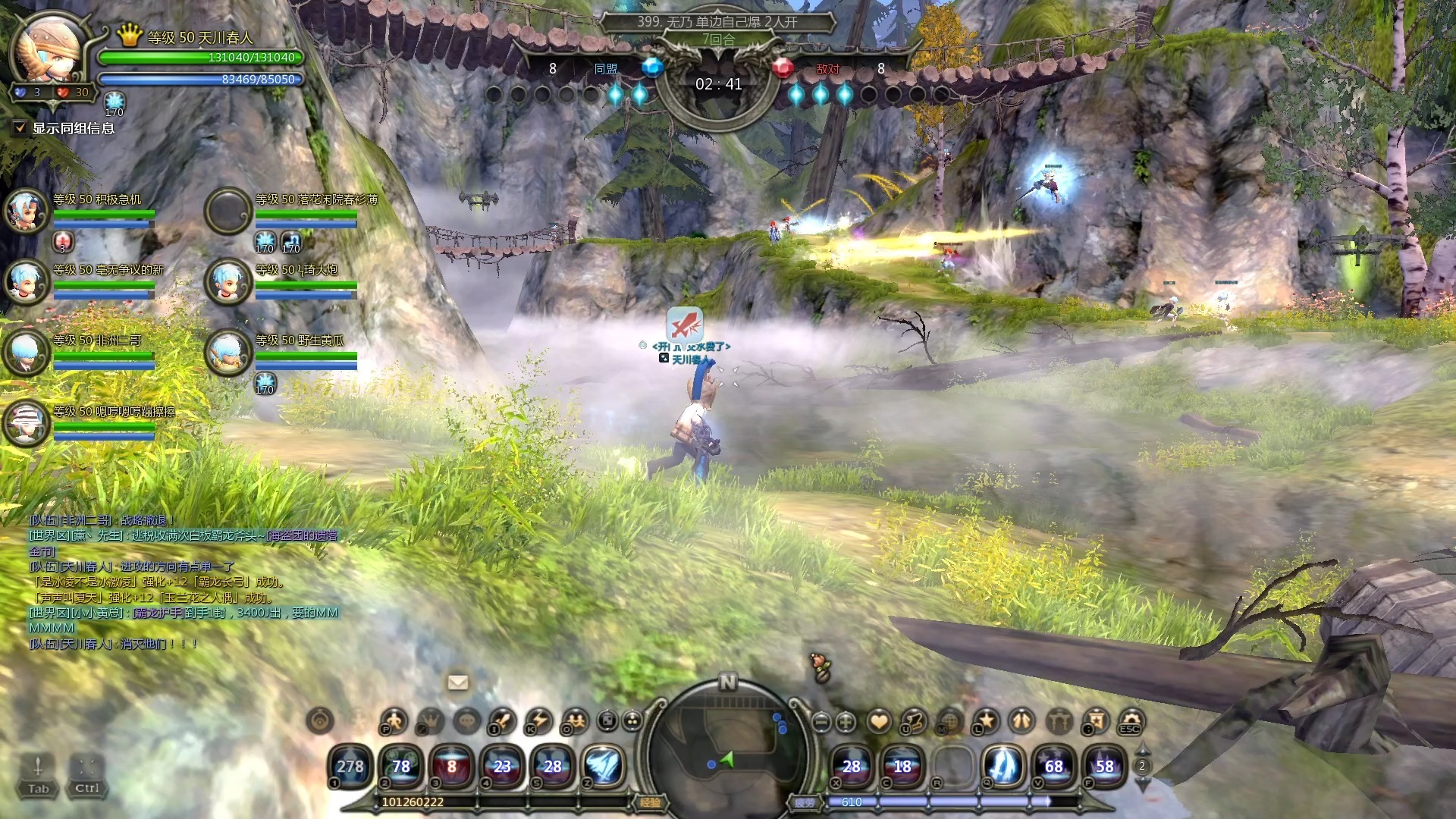Use the skill in slot V showing 68
Screen dimensions: 1456x819
coord(1053,766)
